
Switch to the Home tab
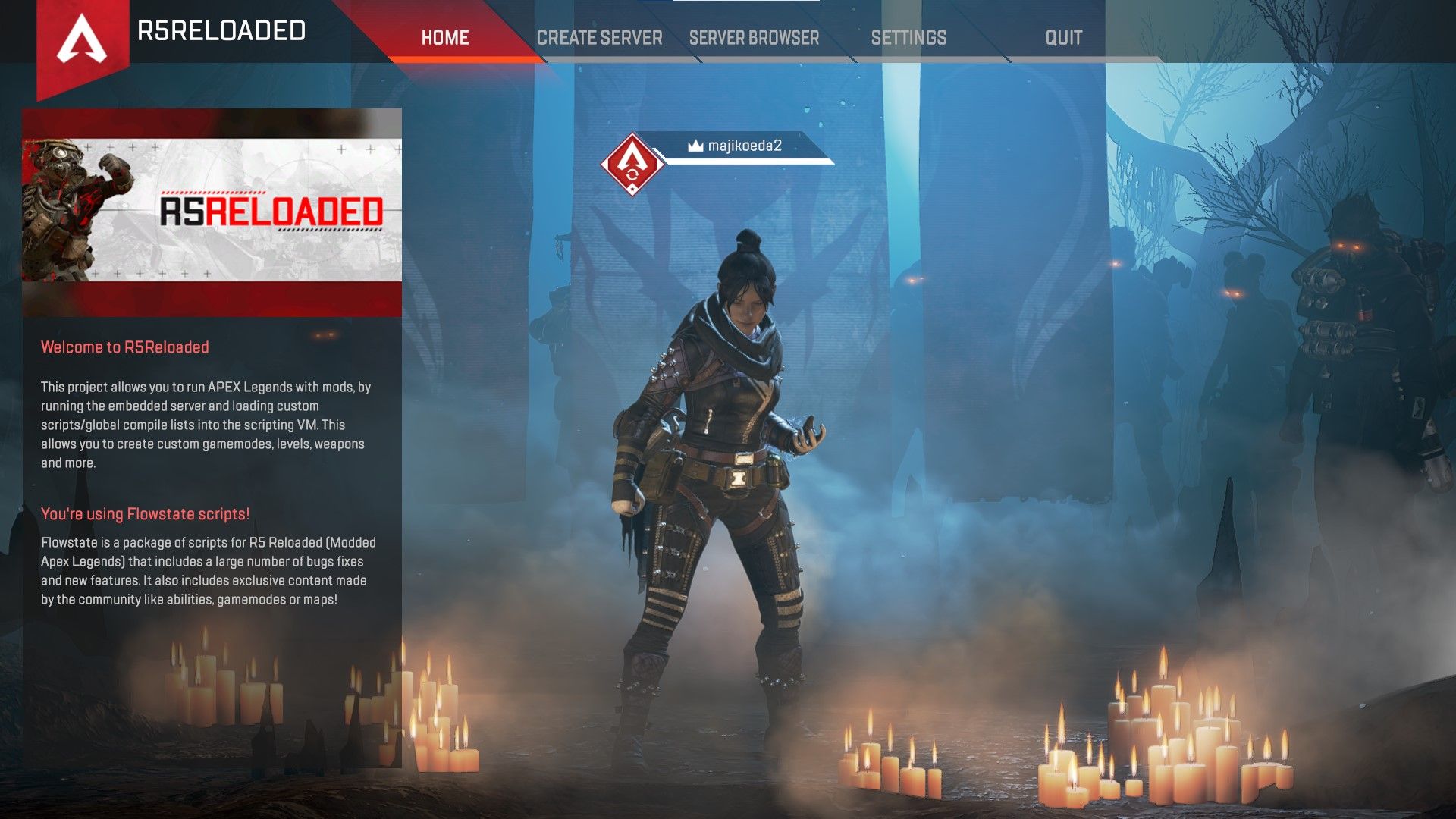pos(445,37)
